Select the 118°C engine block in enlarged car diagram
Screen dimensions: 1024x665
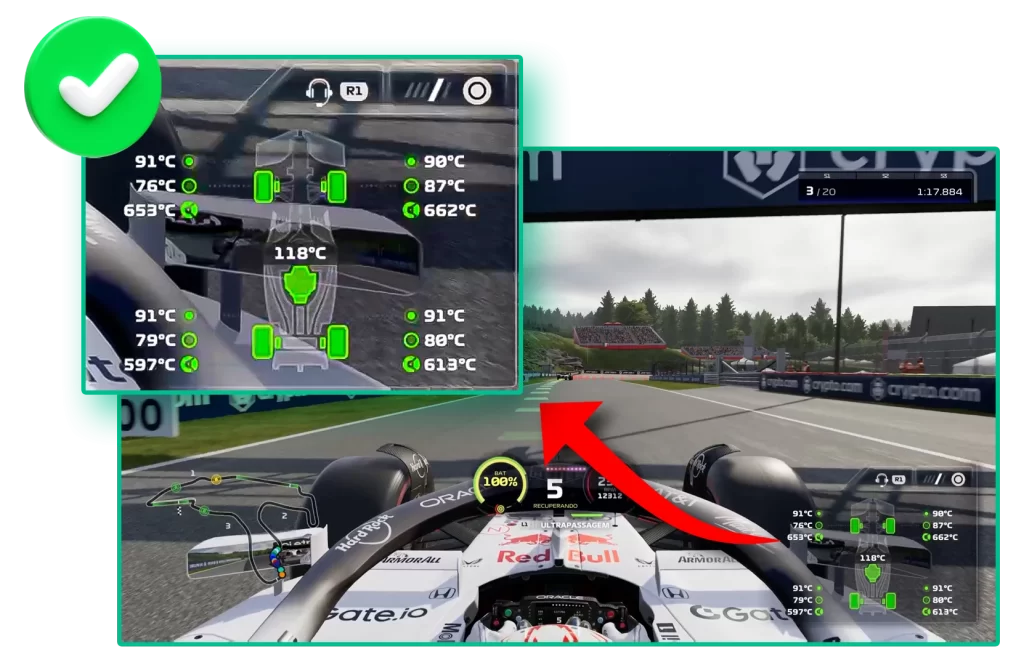(300, 283)
